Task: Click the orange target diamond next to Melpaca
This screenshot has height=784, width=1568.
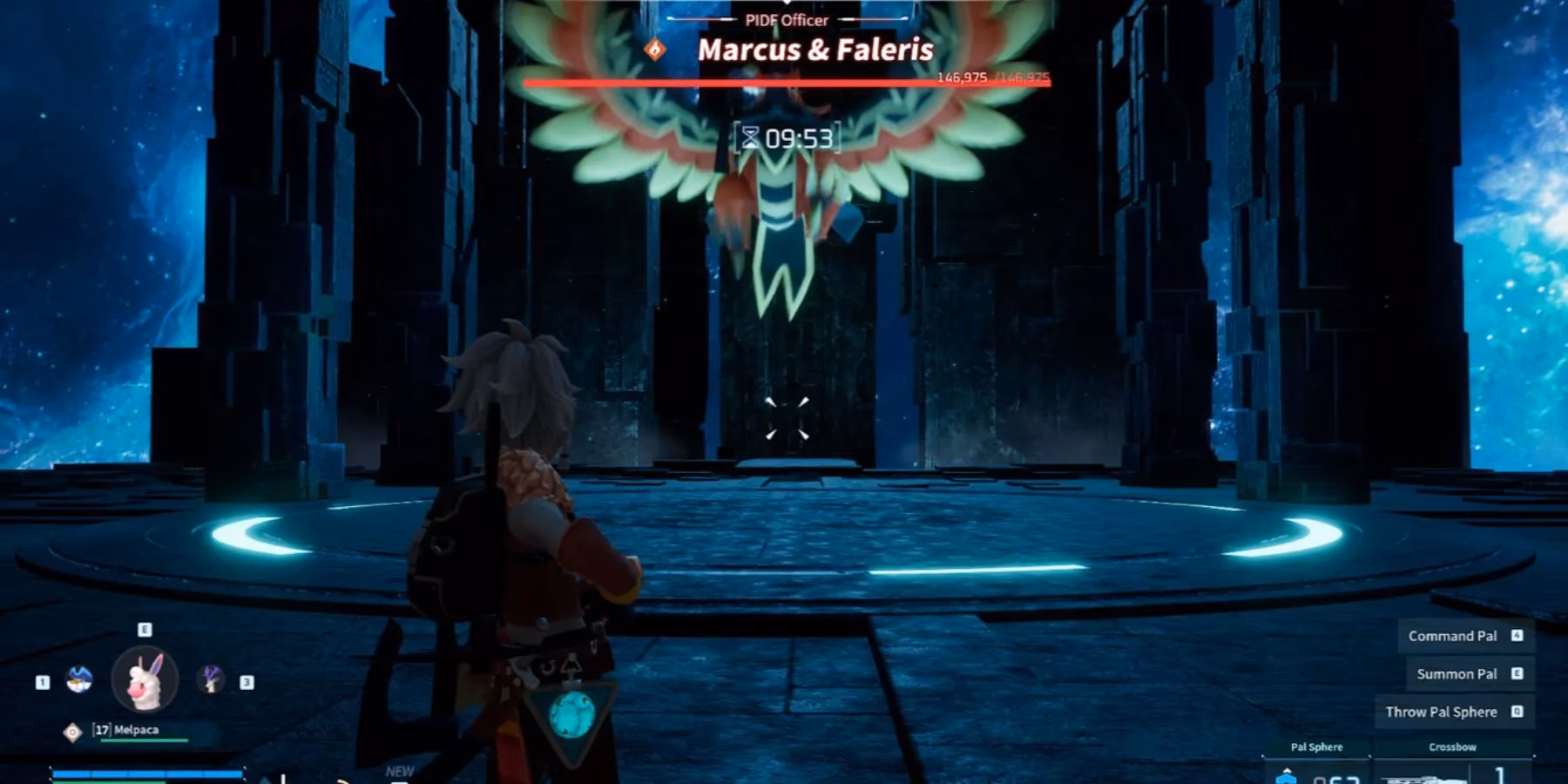Action: tap(72, 732)
